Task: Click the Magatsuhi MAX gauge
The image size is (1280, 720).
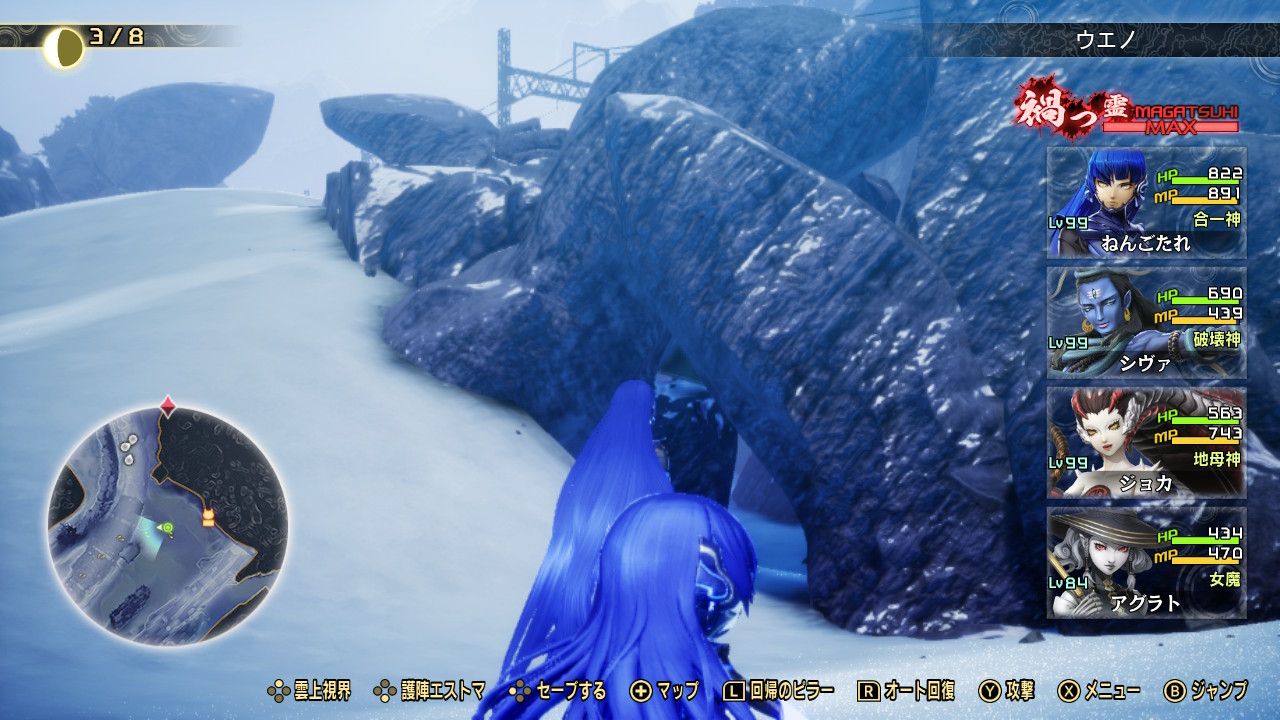Action: coord(1170,119)
